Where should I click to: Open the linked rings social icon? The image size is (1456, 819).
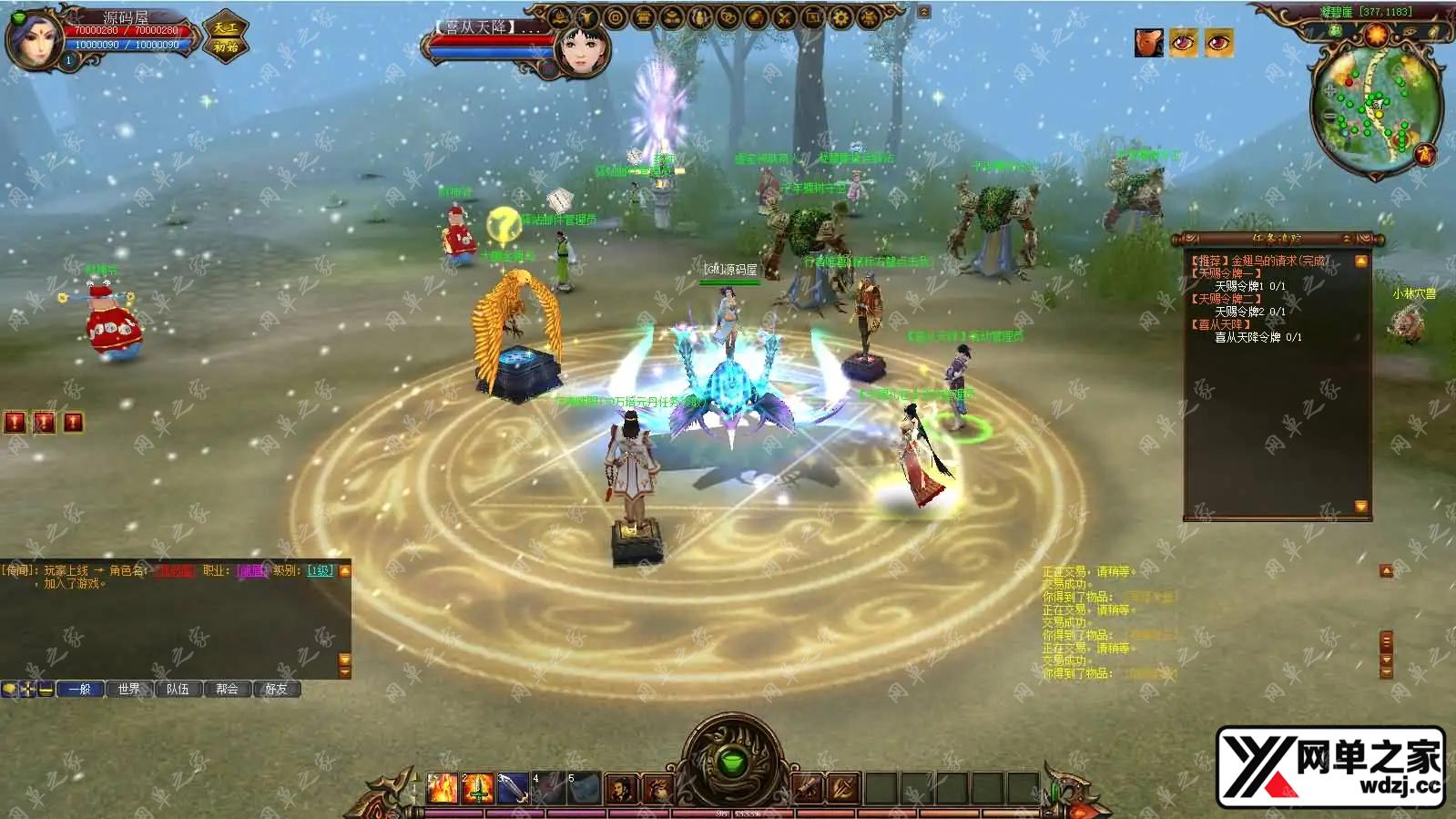pyautogui.click(x=727, y=17)
